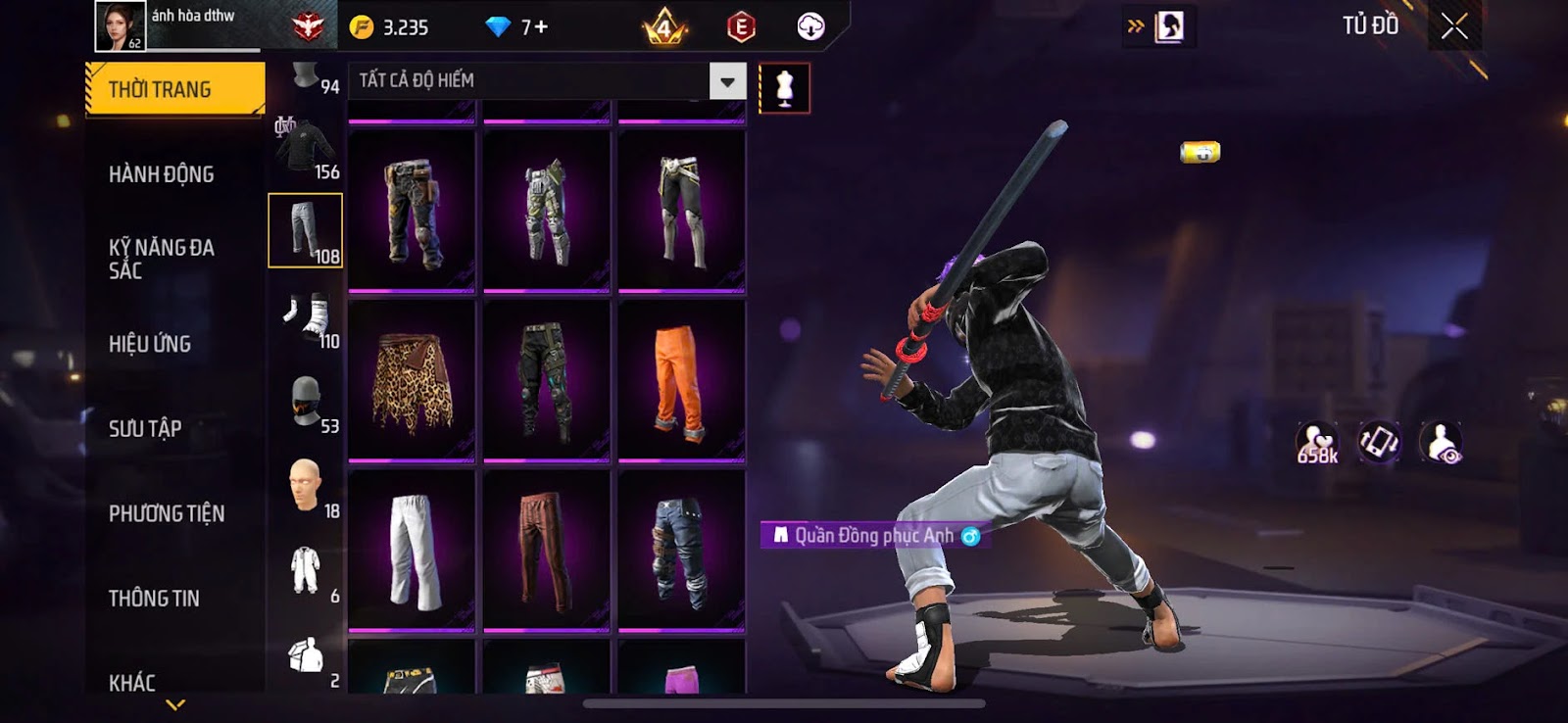Tap the diamond currency counter
The height and width of the screenshot is (723, 1568).
(x=516, y=26)
